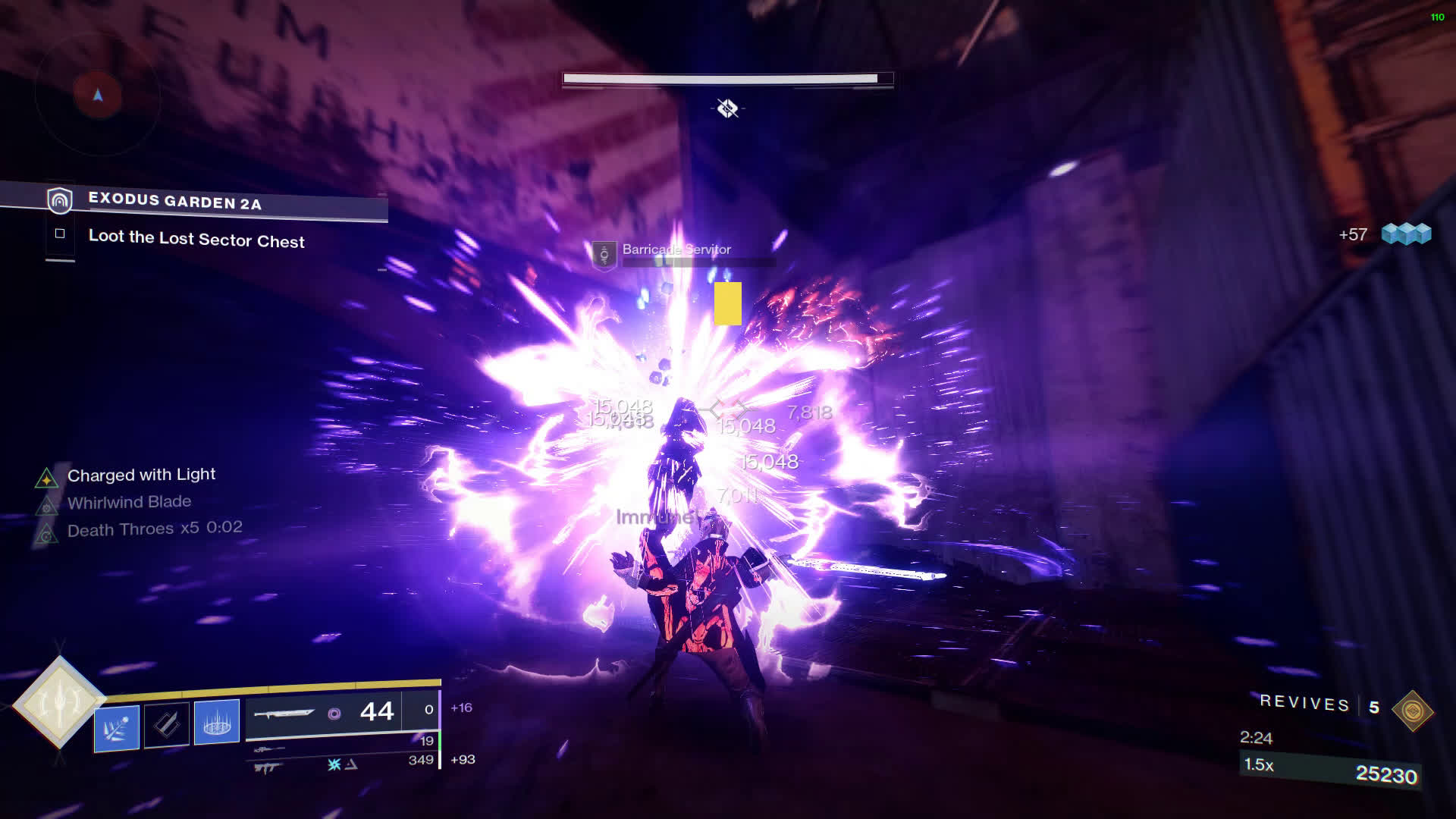This screenshot has width=1456, height=819.
Task: Click the radar in the corner
Action: [x=97, y=95]
